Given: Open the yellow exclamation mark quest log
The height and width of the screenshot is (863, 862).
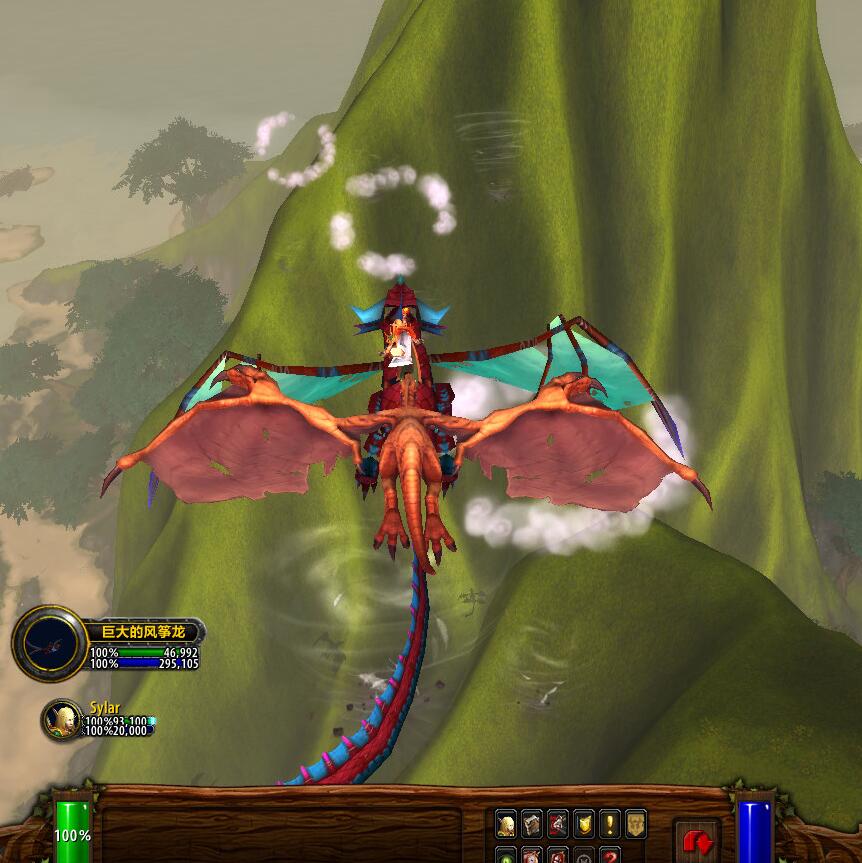Looking at the screenshot, I should [609, 824].
